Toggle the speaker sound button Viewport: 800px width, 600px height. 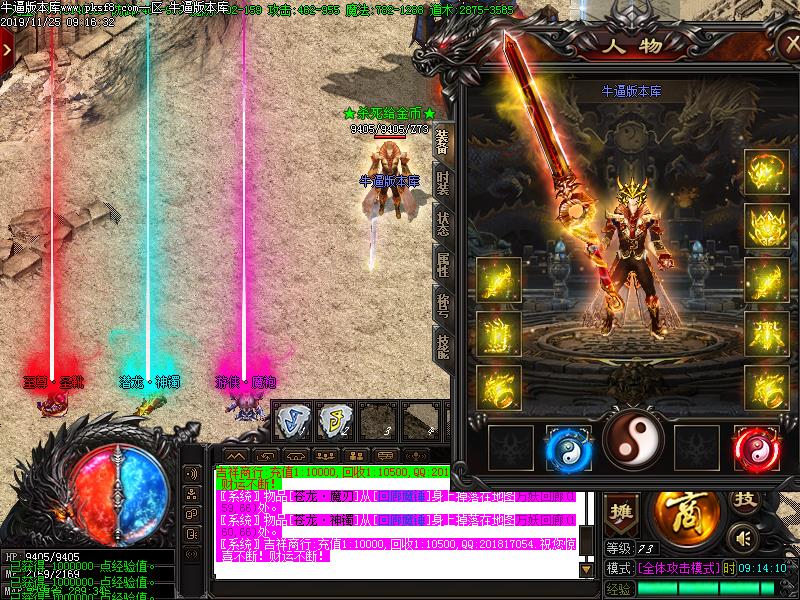tap(741, 538)
